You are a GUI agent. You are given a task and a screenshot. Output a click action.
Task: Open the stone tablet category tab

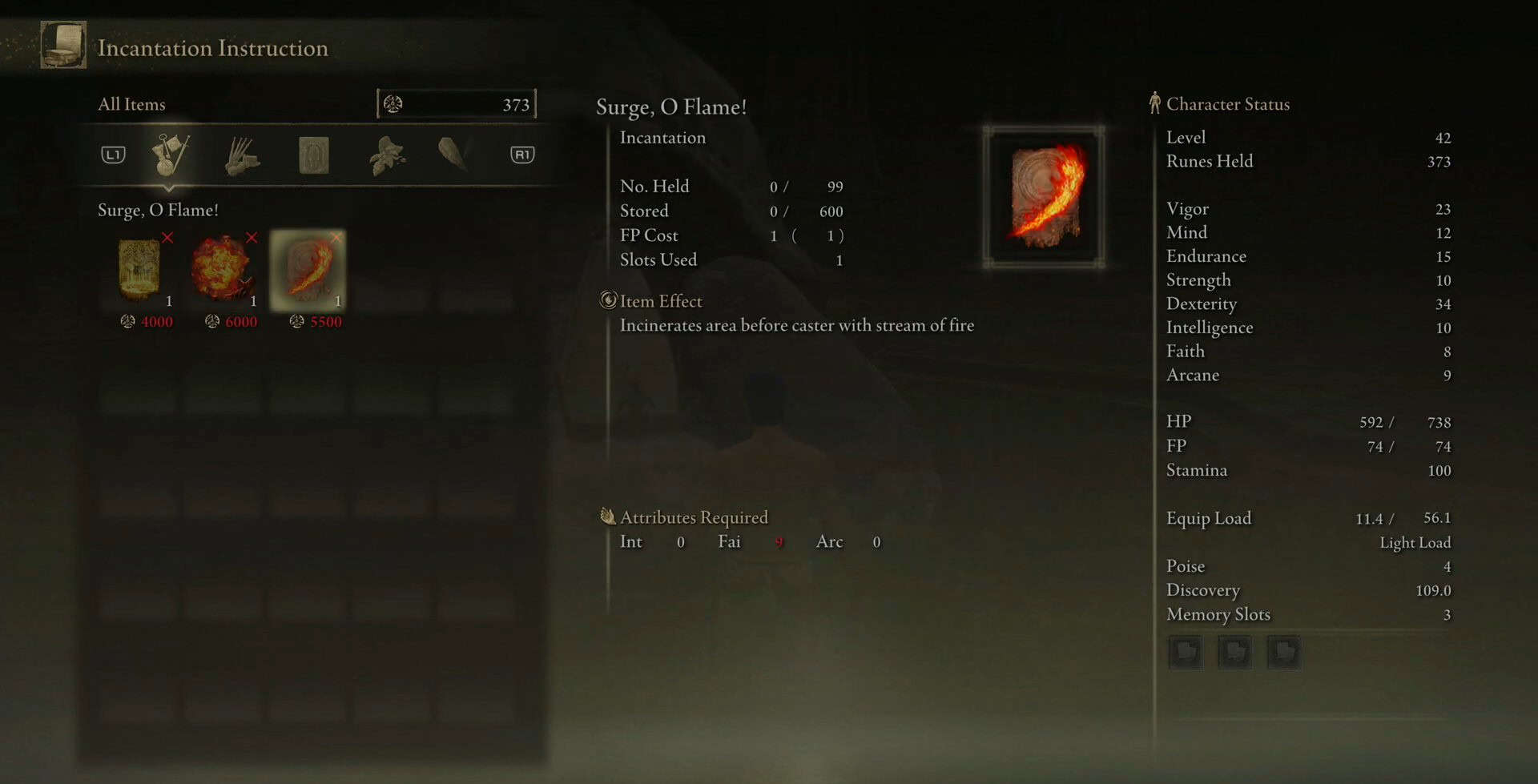click(x=314, y=155)
